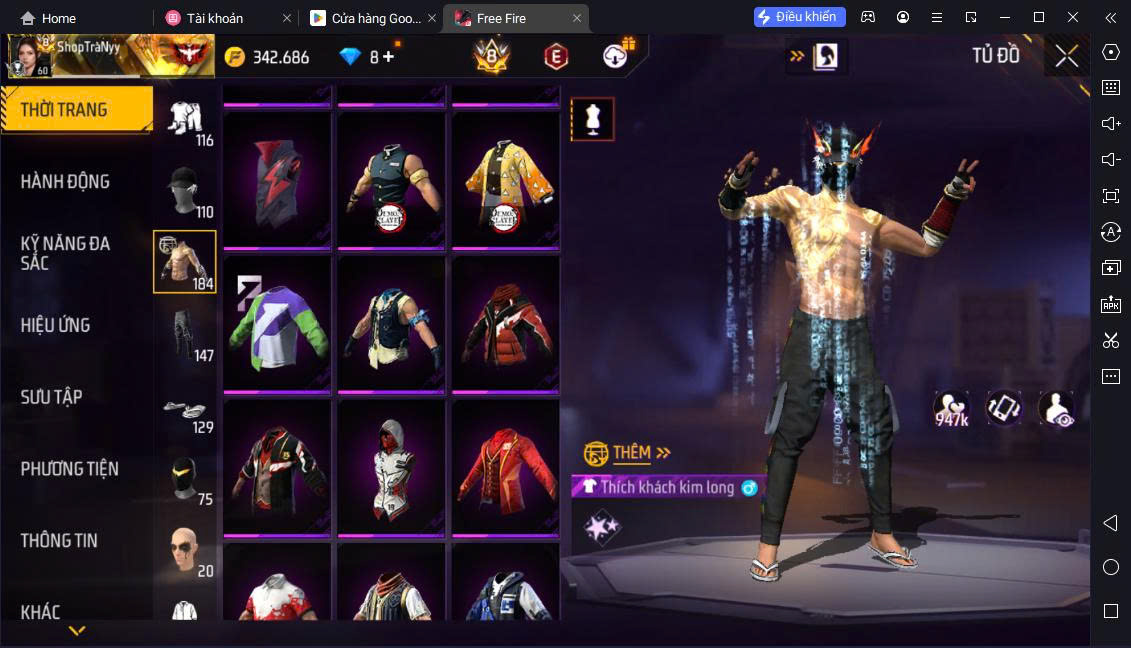Open the Kỹ Năng Đa Sắc section
Screen dimensions: 1131x648
(66, 253)
